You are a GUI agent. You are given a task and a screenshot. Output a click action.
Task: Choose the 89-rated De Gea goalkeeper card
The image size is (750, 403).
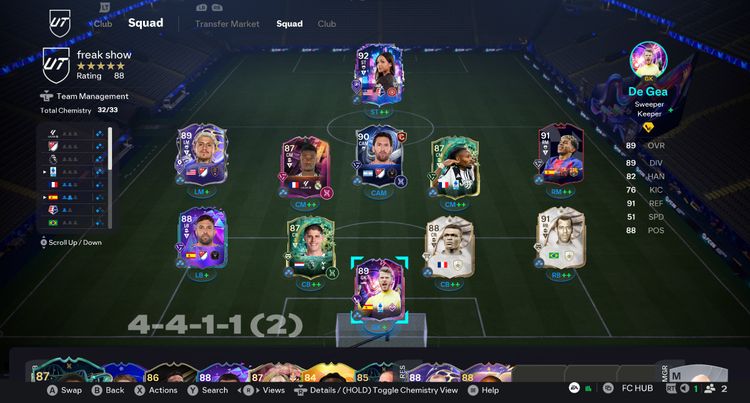(378, 289)
